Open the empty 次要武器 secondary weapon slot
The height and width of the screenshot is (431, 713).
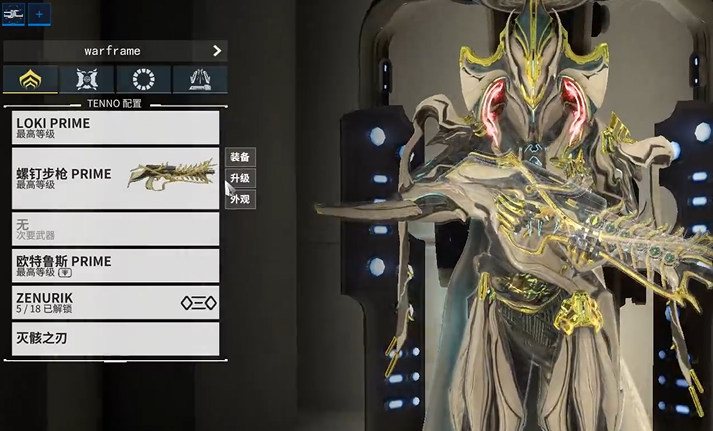tap(116, 229)
